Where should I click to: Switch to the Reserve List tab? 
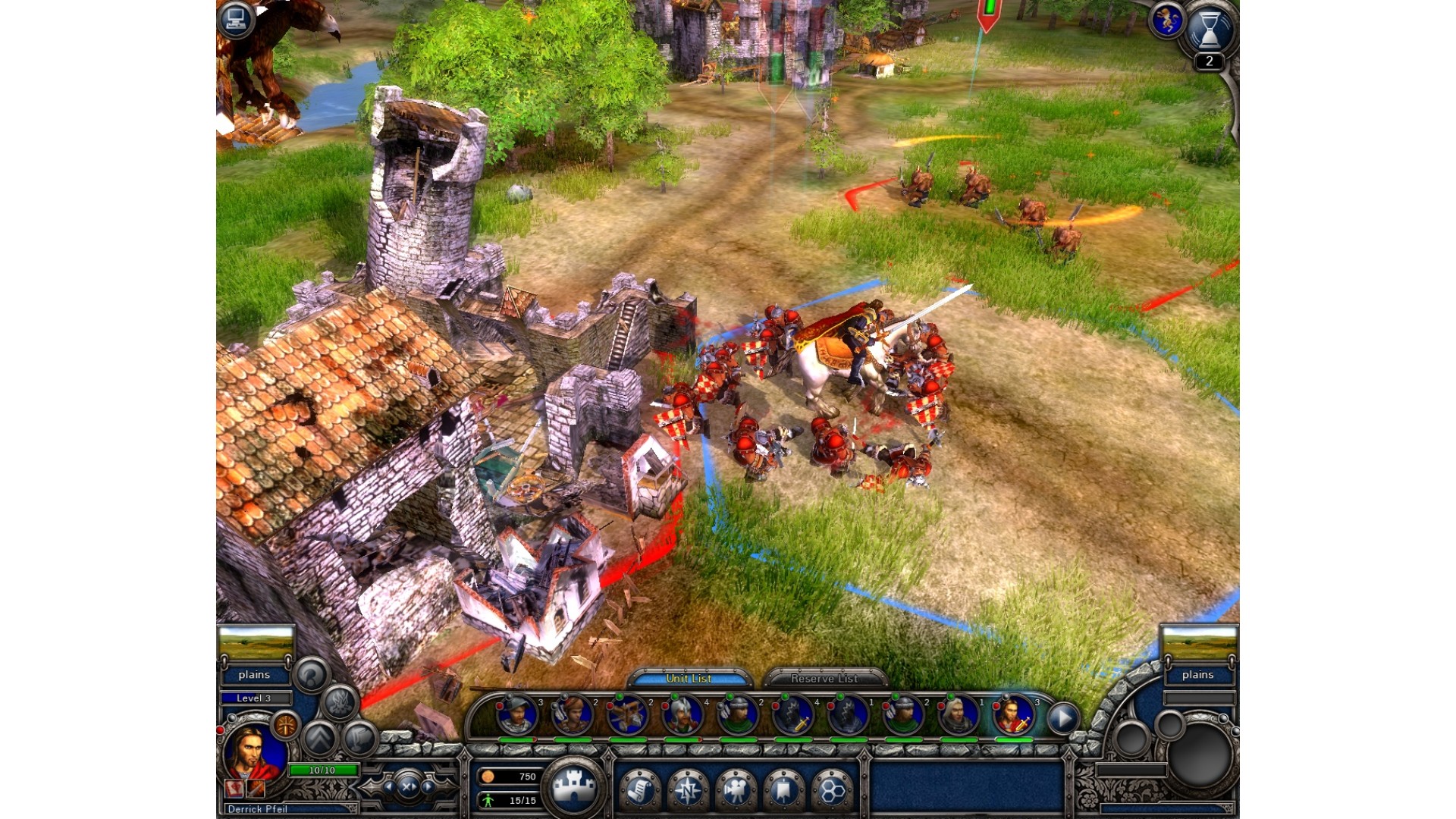pyautogui.click(x=824, y=679)
